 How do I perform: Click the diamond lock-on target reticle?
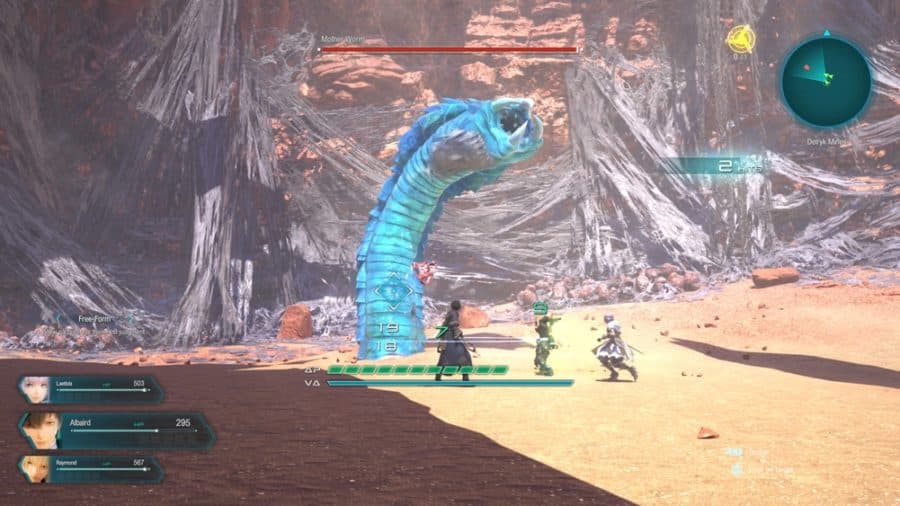(393, 293)
